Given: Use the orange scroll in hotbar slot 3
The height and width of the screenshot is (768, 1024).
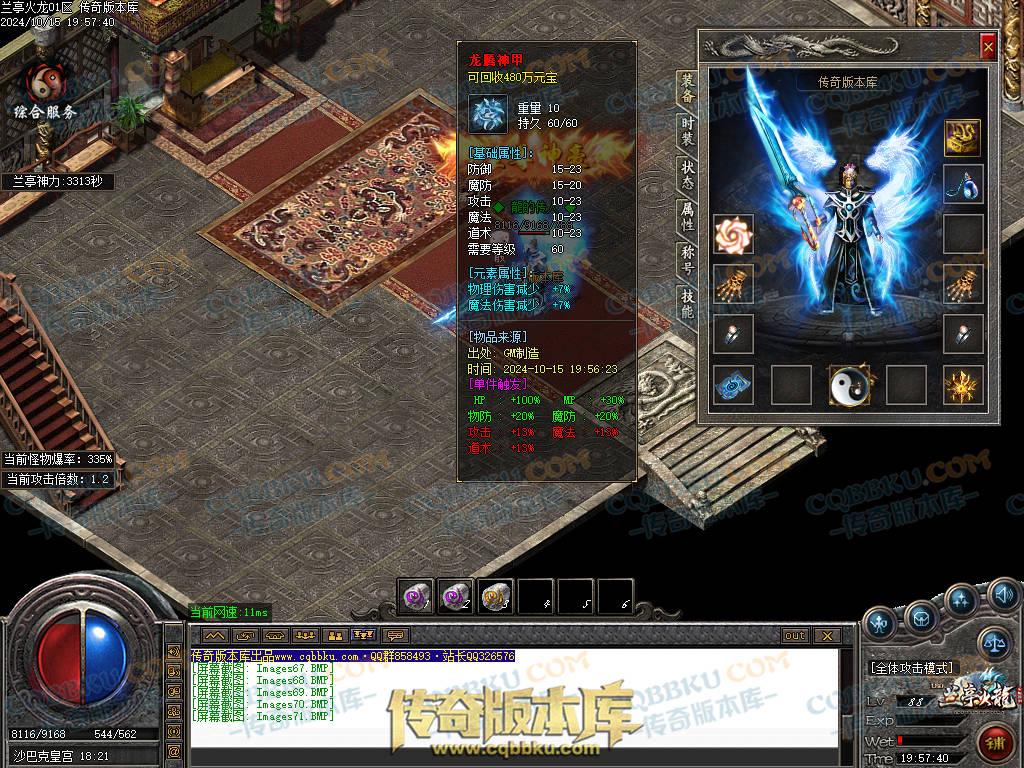Looking at the screenshot, I should [495, 596].
